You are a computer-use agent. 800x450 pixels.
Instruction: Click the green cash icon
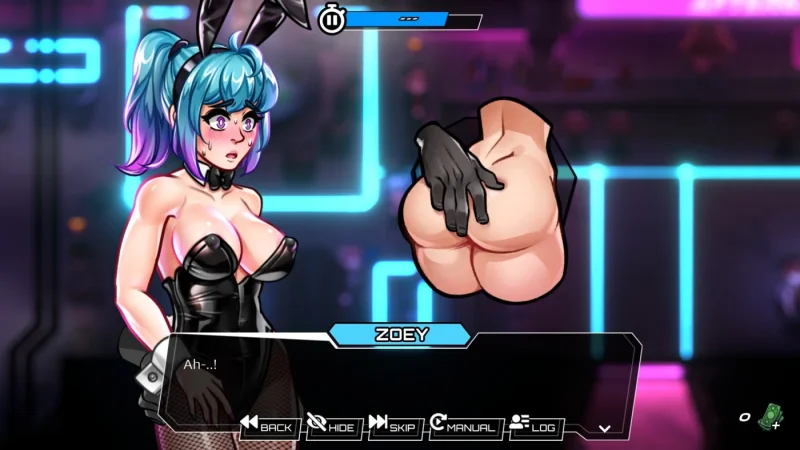768,416
